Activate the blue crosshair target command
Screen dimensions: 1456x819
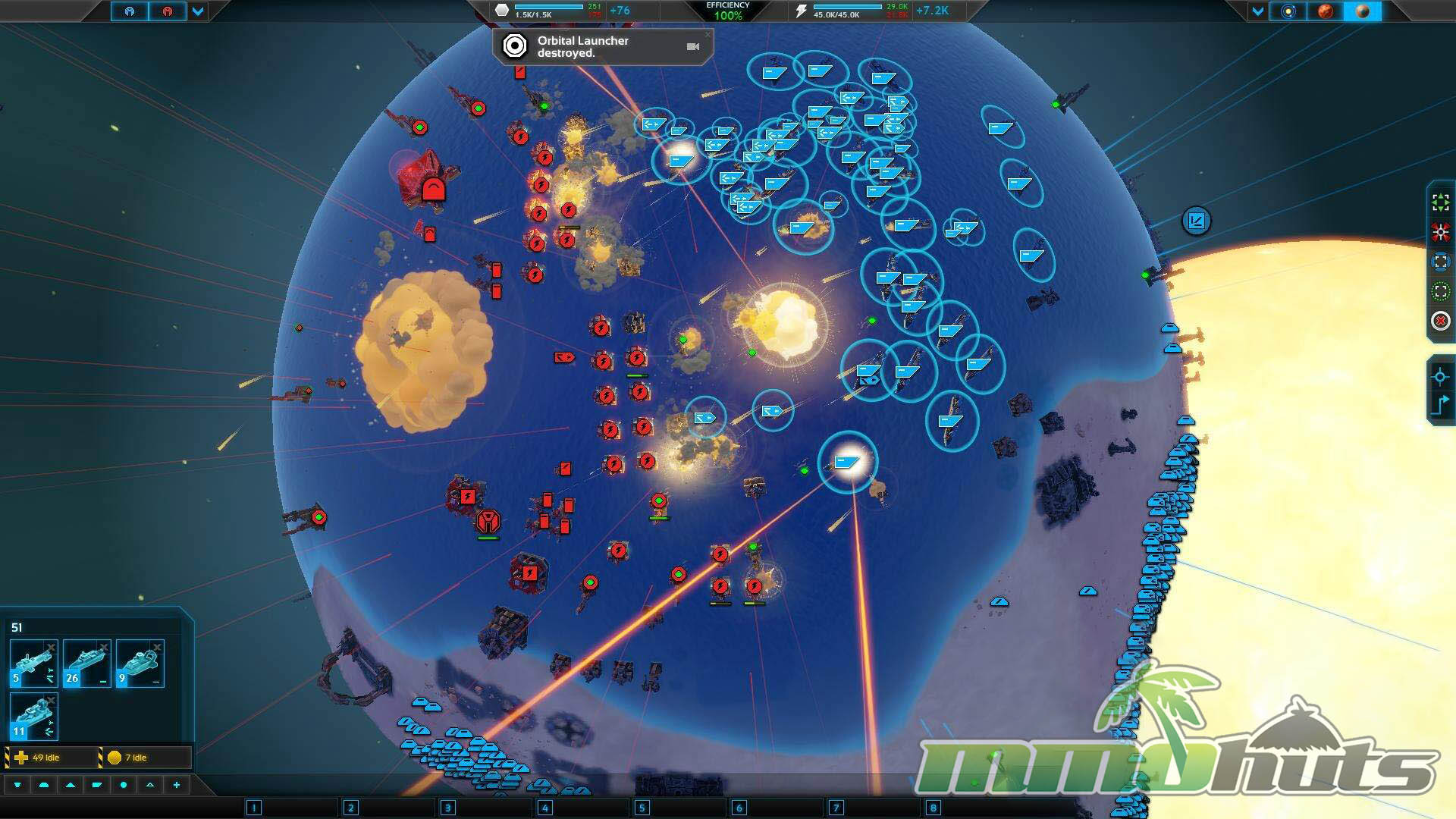[1440, 376]
